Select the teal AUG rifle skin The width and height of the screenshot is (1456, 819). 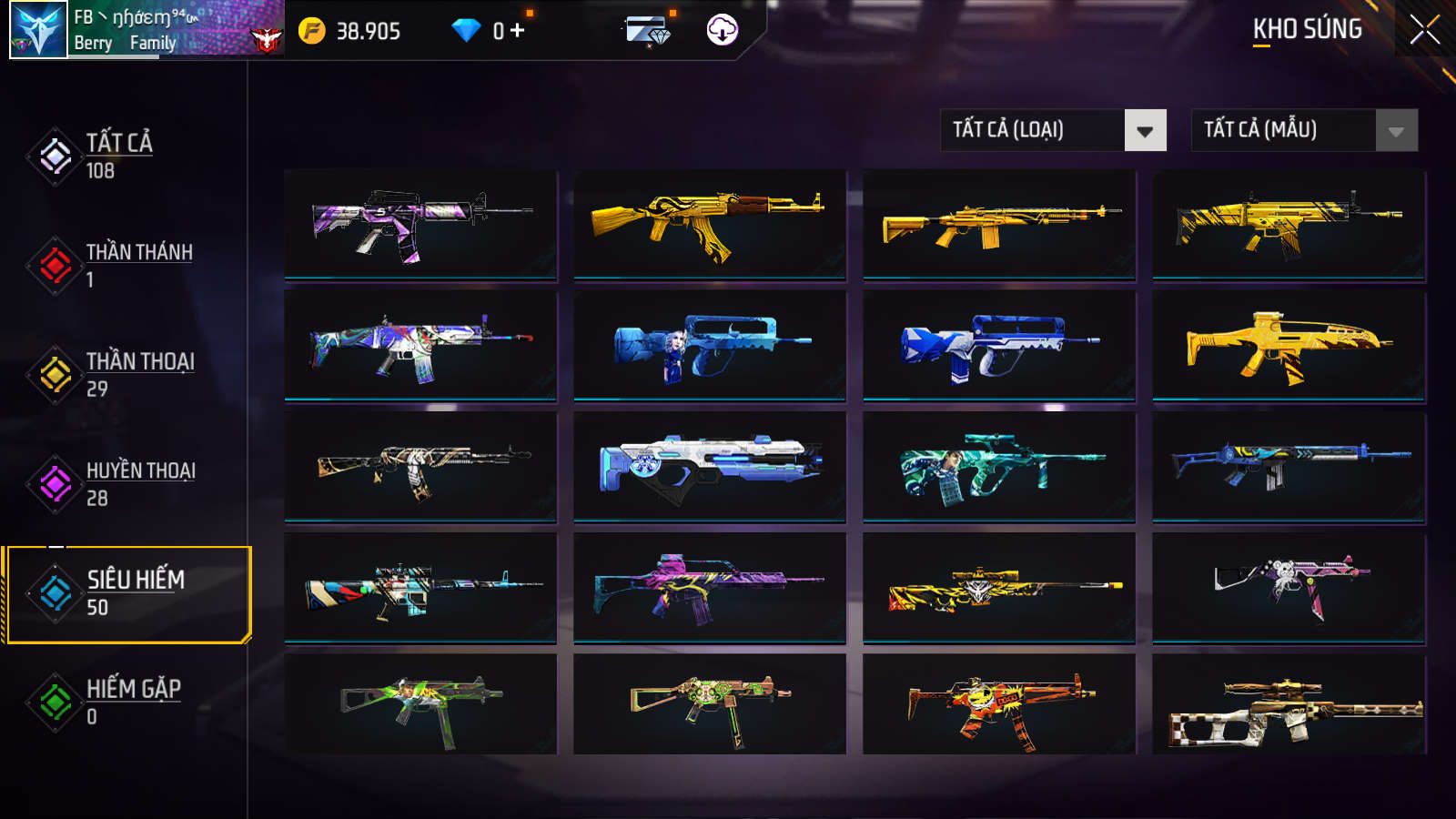(x=999, y=467)
